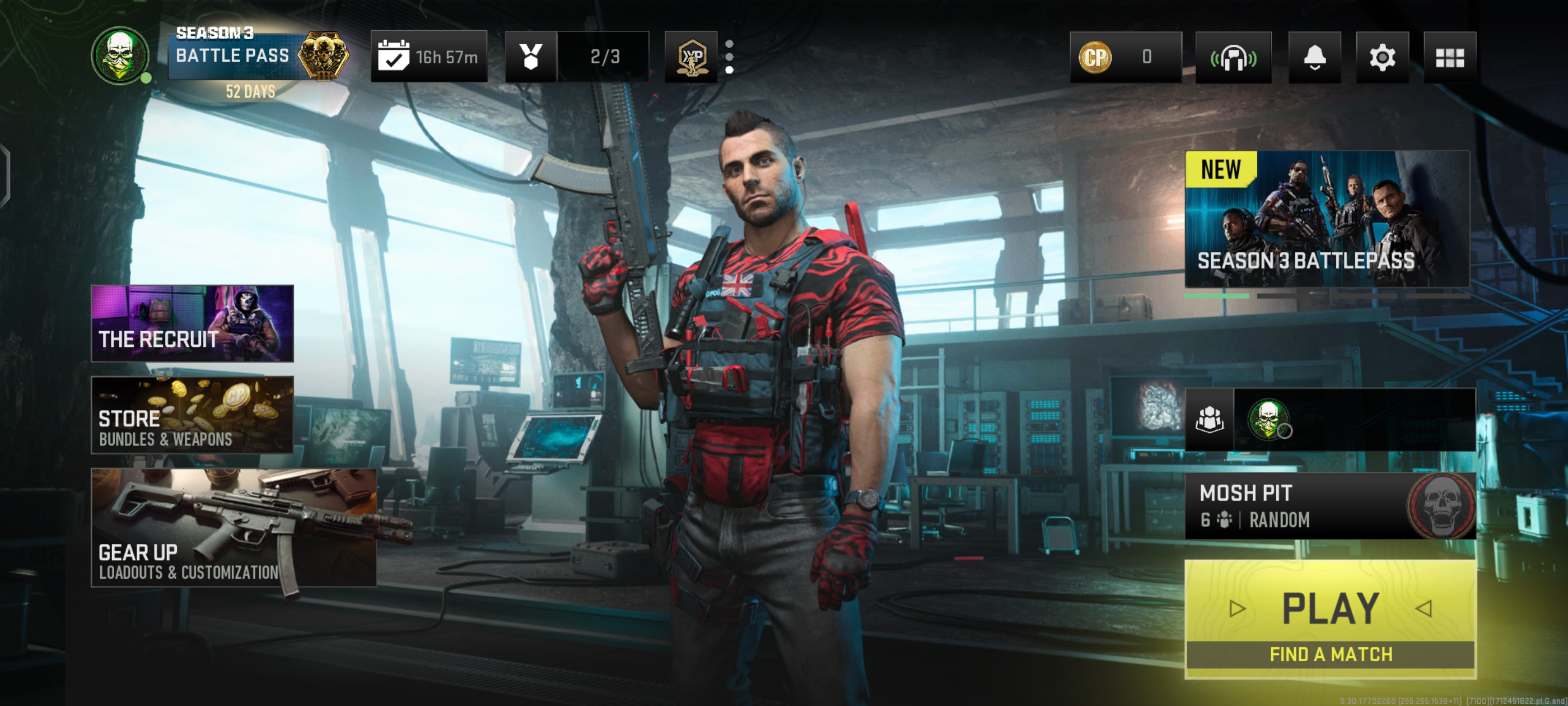Image resolution: width=1568 pixels, height=706 pixels.
Task: Open the notifications bell
Action: point(1314,57)
